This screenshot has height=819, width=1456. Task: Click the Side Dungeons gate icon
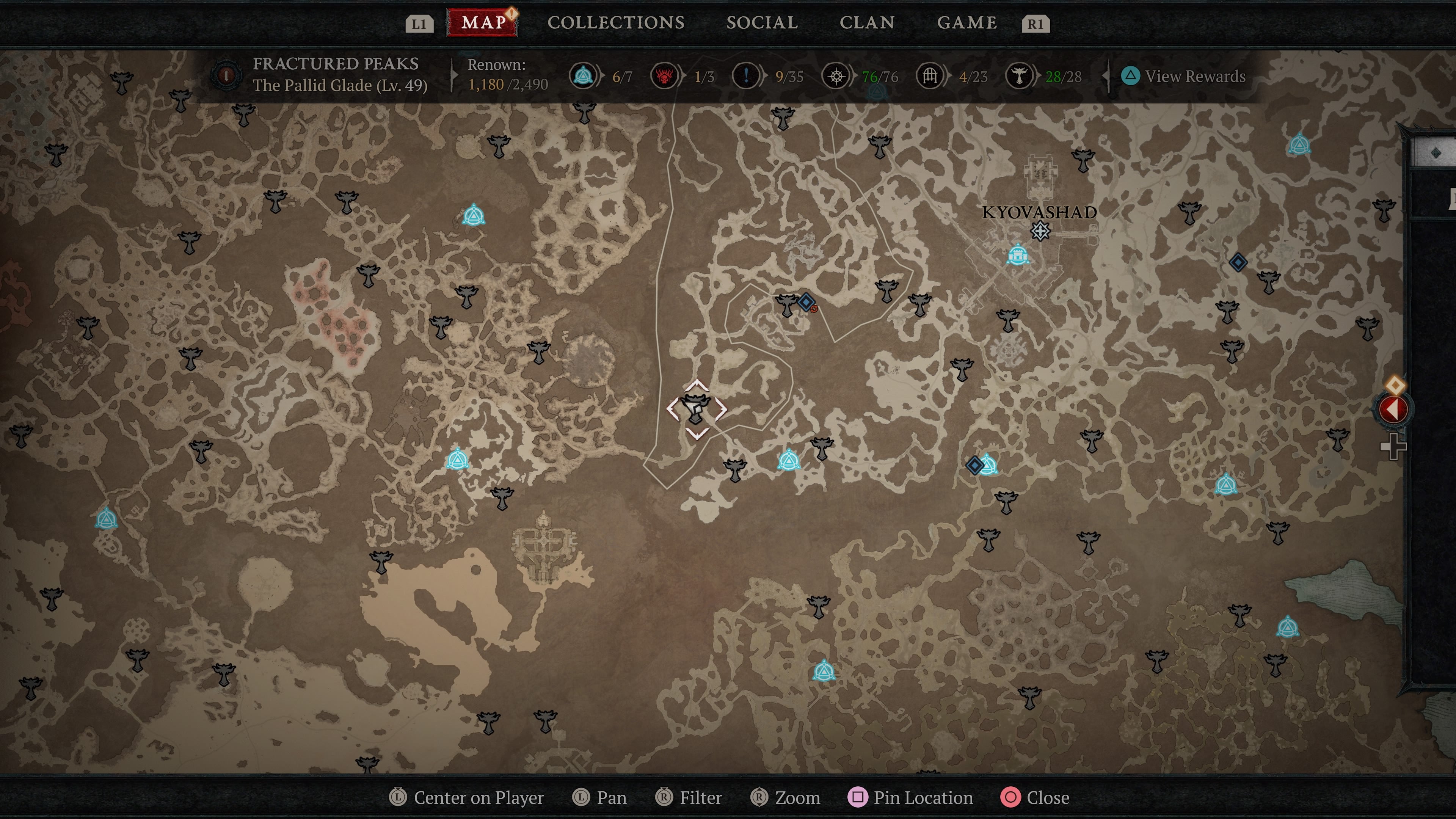[929, 76]
